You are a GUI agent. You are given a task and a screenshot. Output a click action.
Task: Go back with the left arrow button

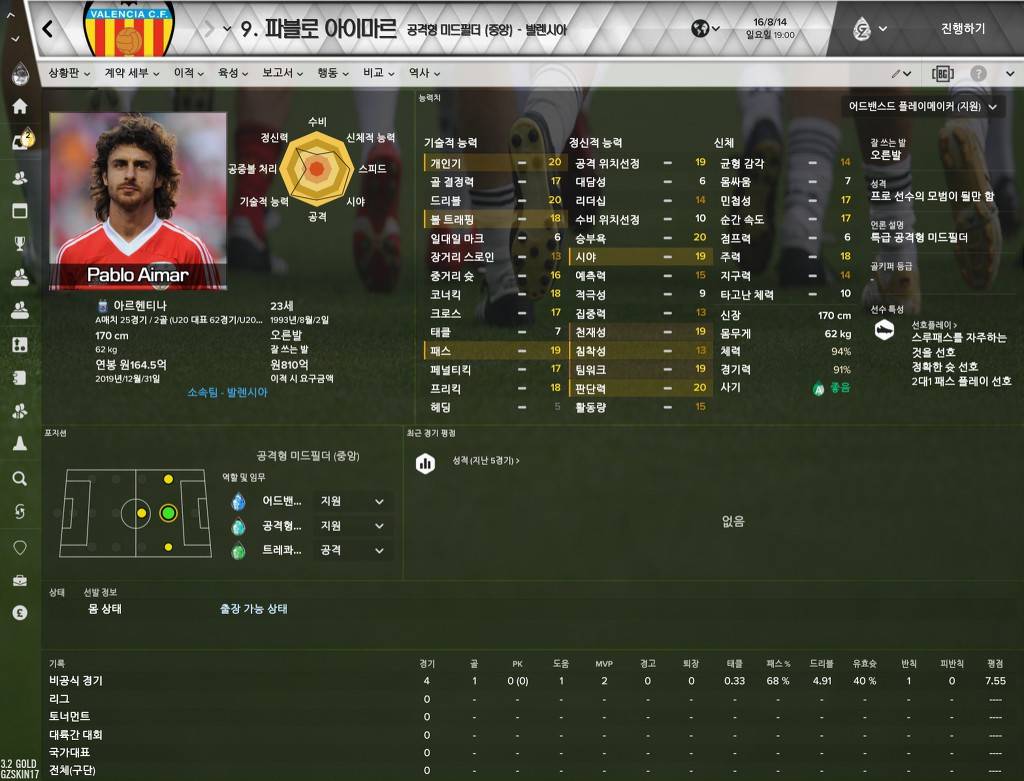[48, 28]
